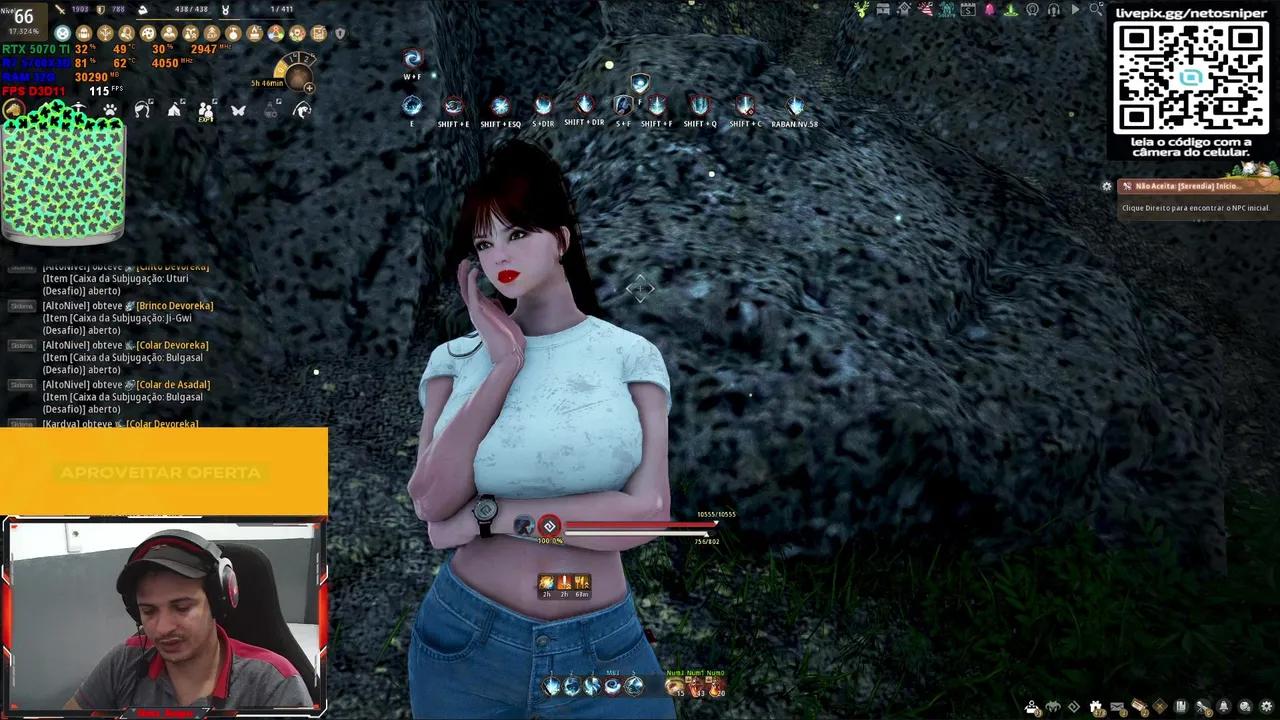Image resolution: width=1280 pixels, height=720 pixels.
Task: Open the gift box icon showing +7 rewards
Action: pyautogui.click(x=1094, y=705)
